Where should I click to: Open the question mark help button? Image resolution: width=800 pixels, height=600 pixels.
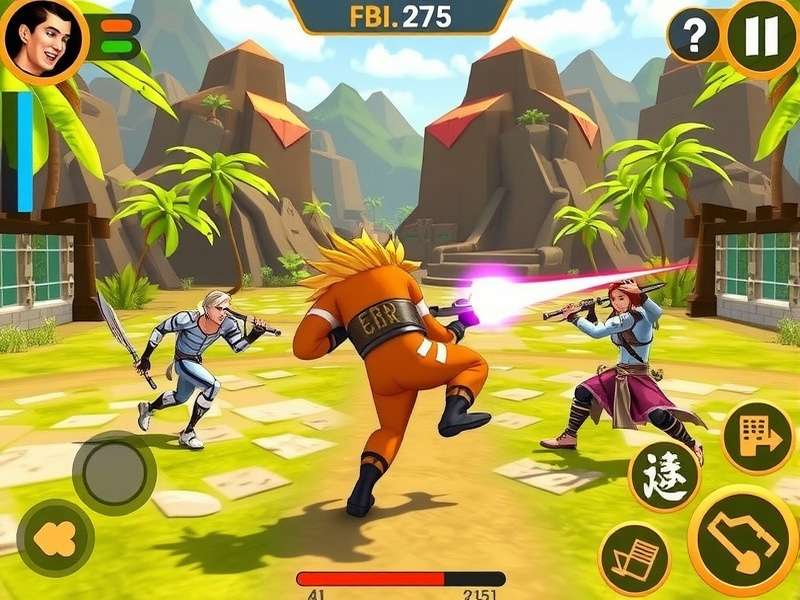click(694, 37)
